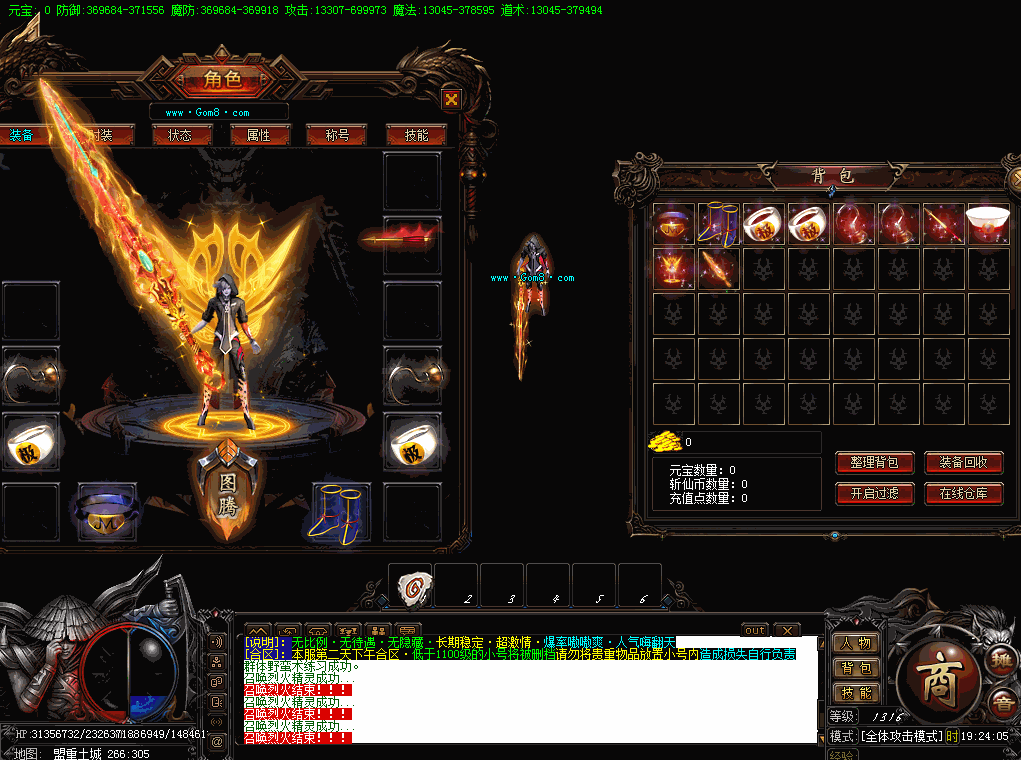Click 整理背包 to sort the bag

click(x=874, y=463)
